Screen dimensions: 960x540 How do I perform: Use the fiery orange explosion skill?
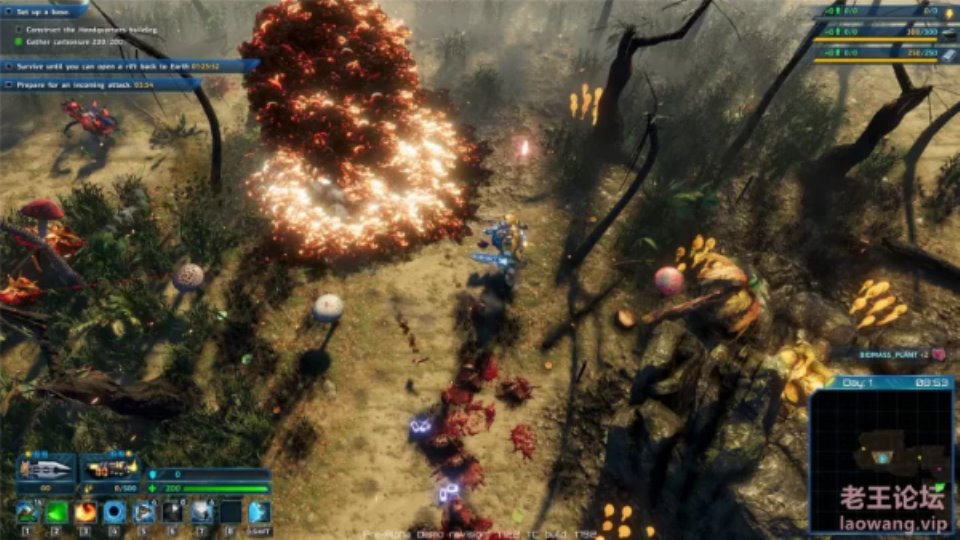pyautogui.click(x=86, y=511)
